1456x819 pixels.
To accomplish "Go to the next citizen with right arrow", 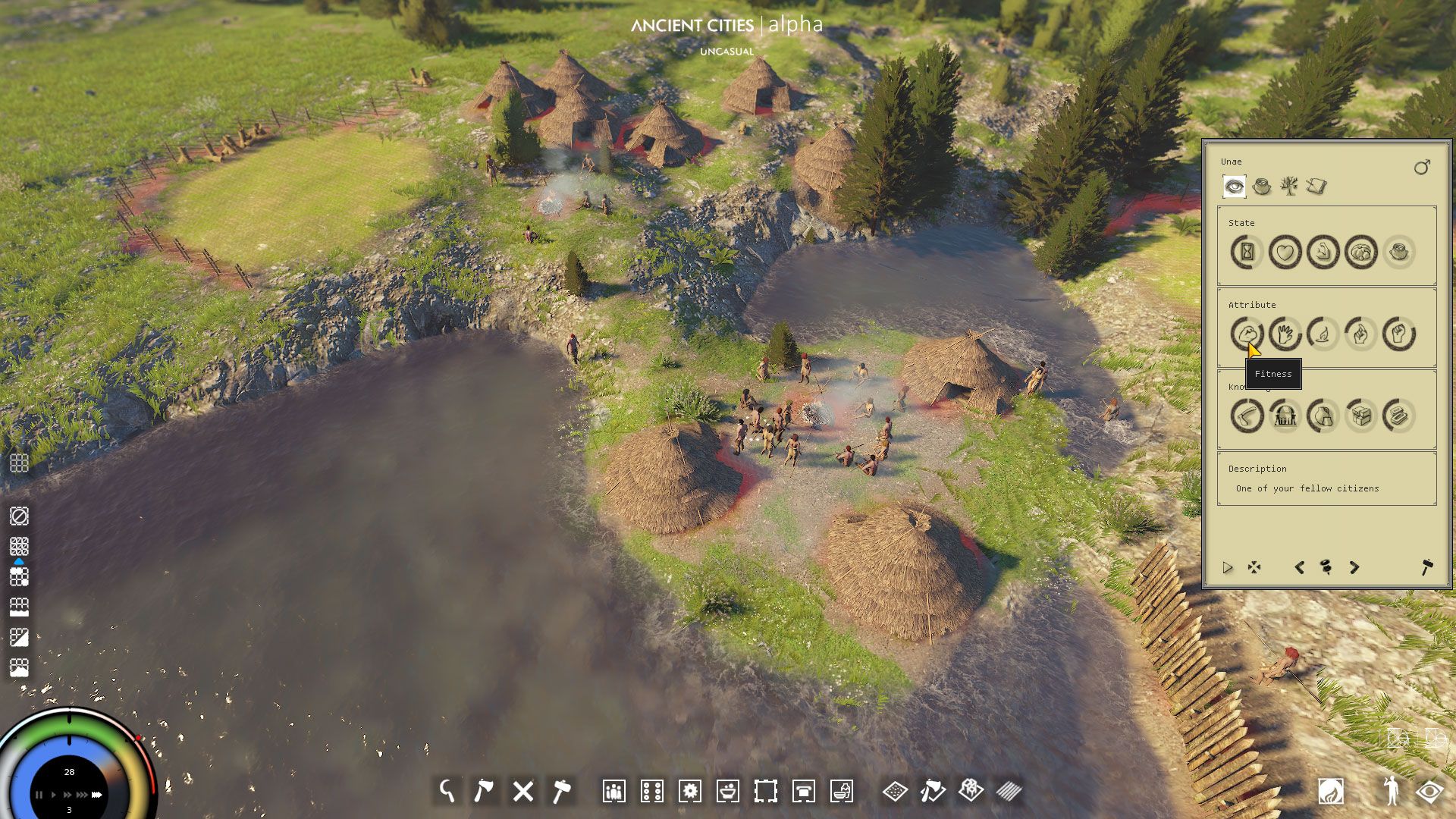I will [x=1354, y=567].
